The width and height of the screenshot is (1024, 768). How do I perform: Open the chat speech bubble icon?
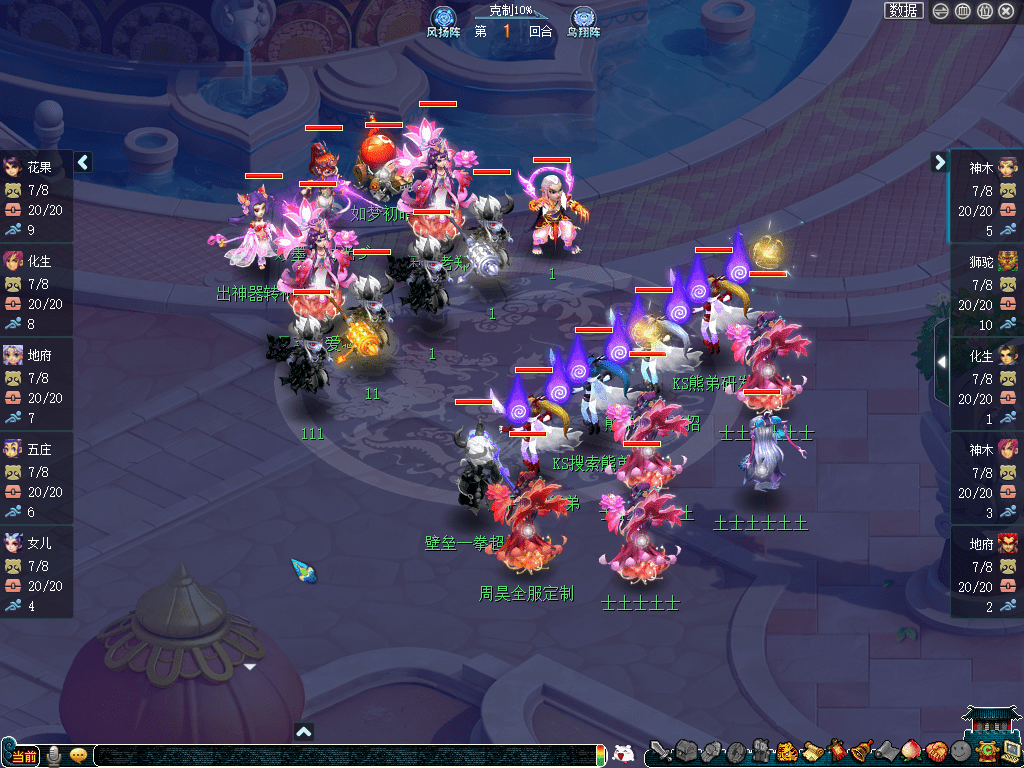tap(78, 755)
